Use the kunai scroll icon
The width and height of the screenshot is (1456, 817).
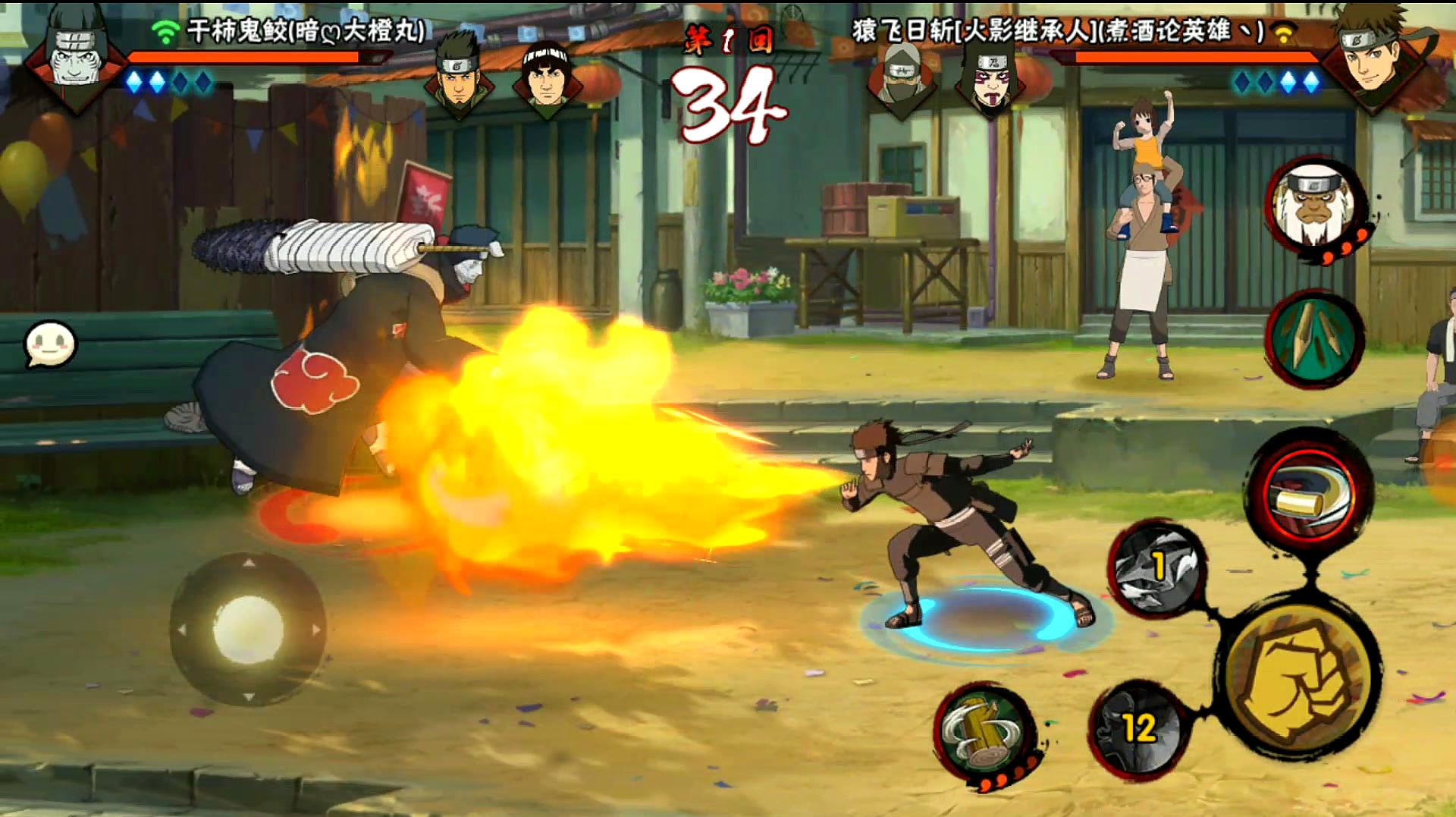(x=1314, y=339)
